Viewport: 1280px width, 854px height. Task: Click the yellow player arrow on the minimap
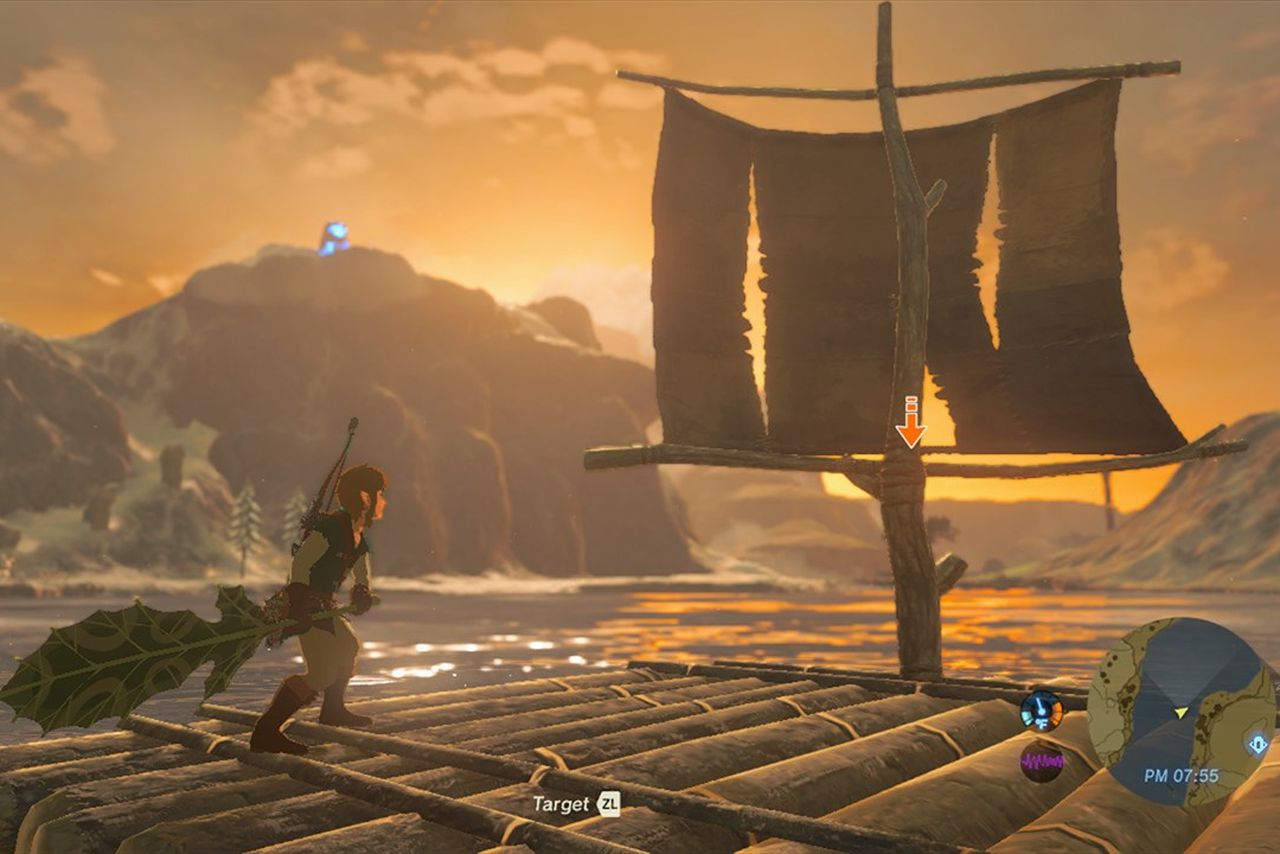pyautogui.click(x=1181, y=712)
